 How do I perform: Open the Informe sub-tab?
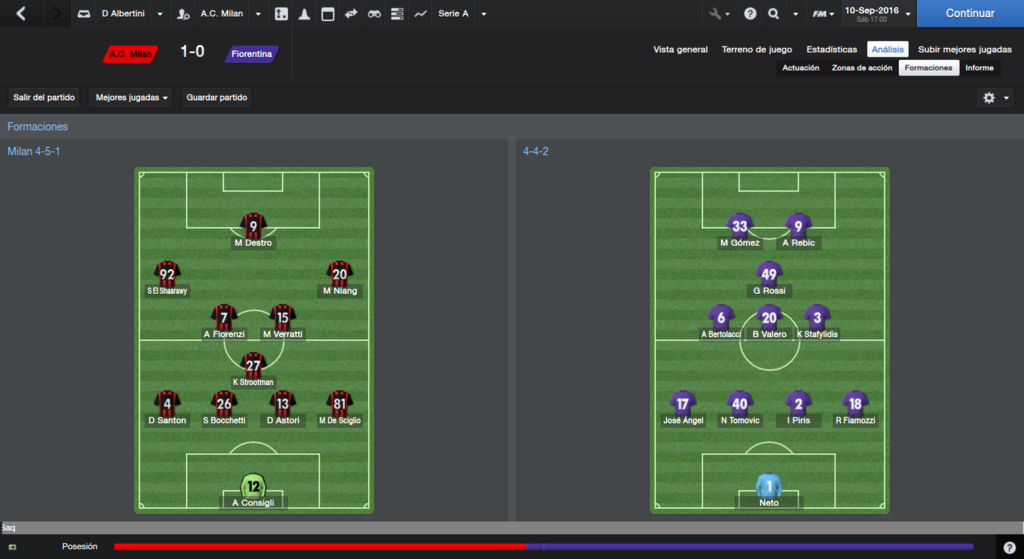click(979, 68)
